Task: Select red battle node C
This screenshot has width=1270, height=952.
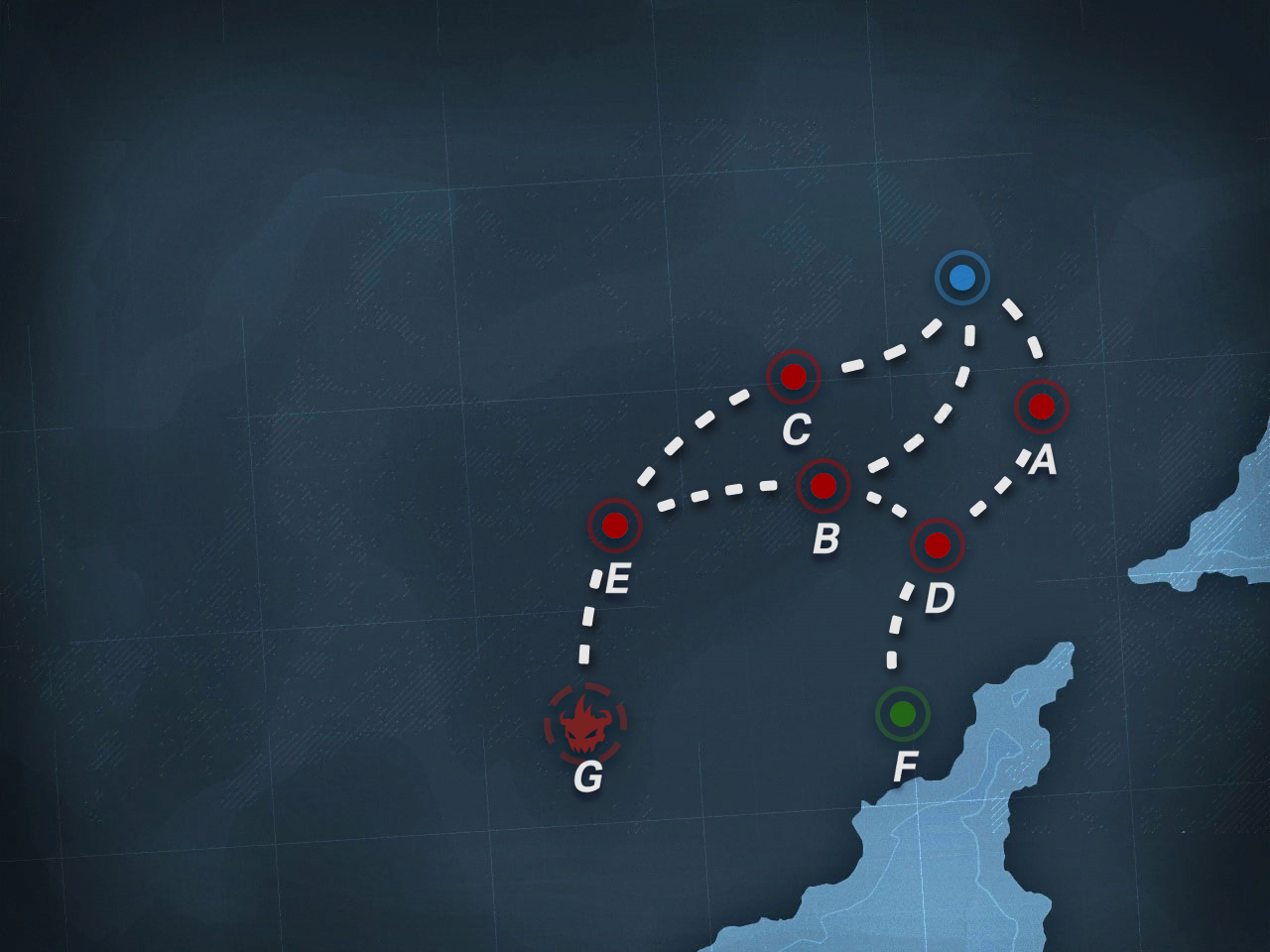Action: (793, 377)
